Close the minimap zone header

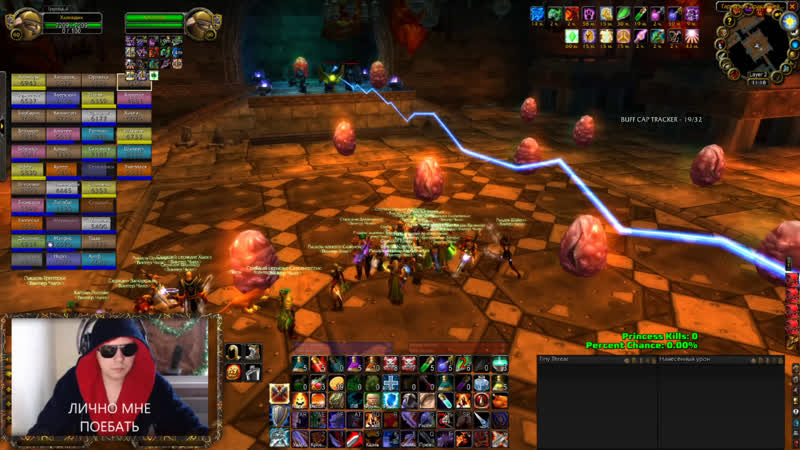(x=793, y=6)
